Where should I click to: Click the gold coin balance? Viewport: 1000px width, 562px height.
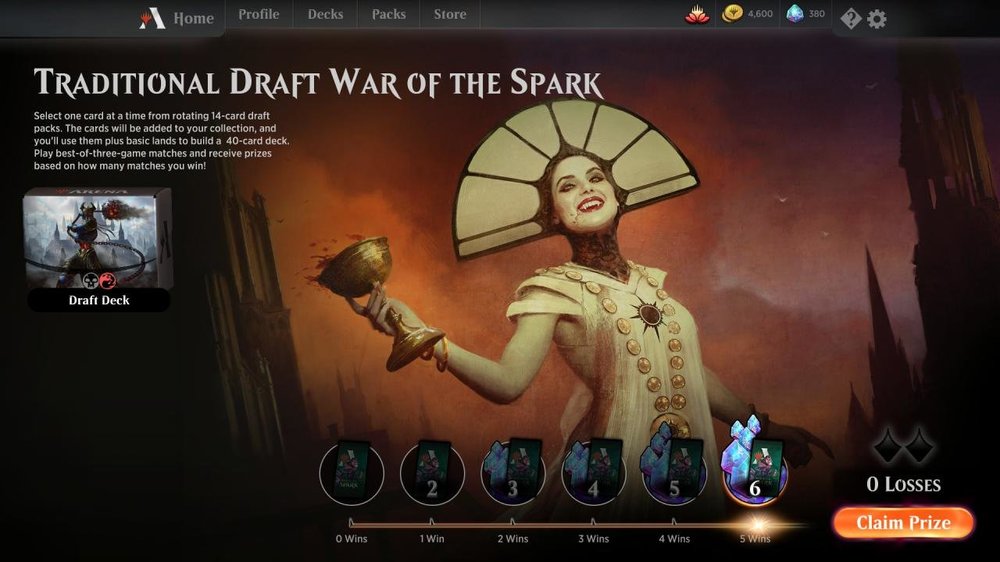pyautogui.click(x=747, y=15)
